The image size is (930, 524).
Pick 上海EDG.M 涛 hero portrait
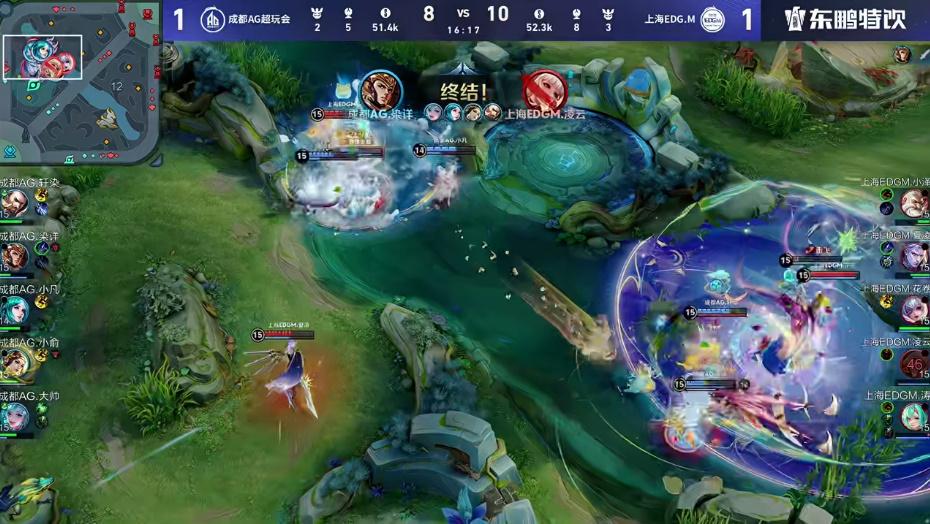pyautogui.click(x=914, y=416)
